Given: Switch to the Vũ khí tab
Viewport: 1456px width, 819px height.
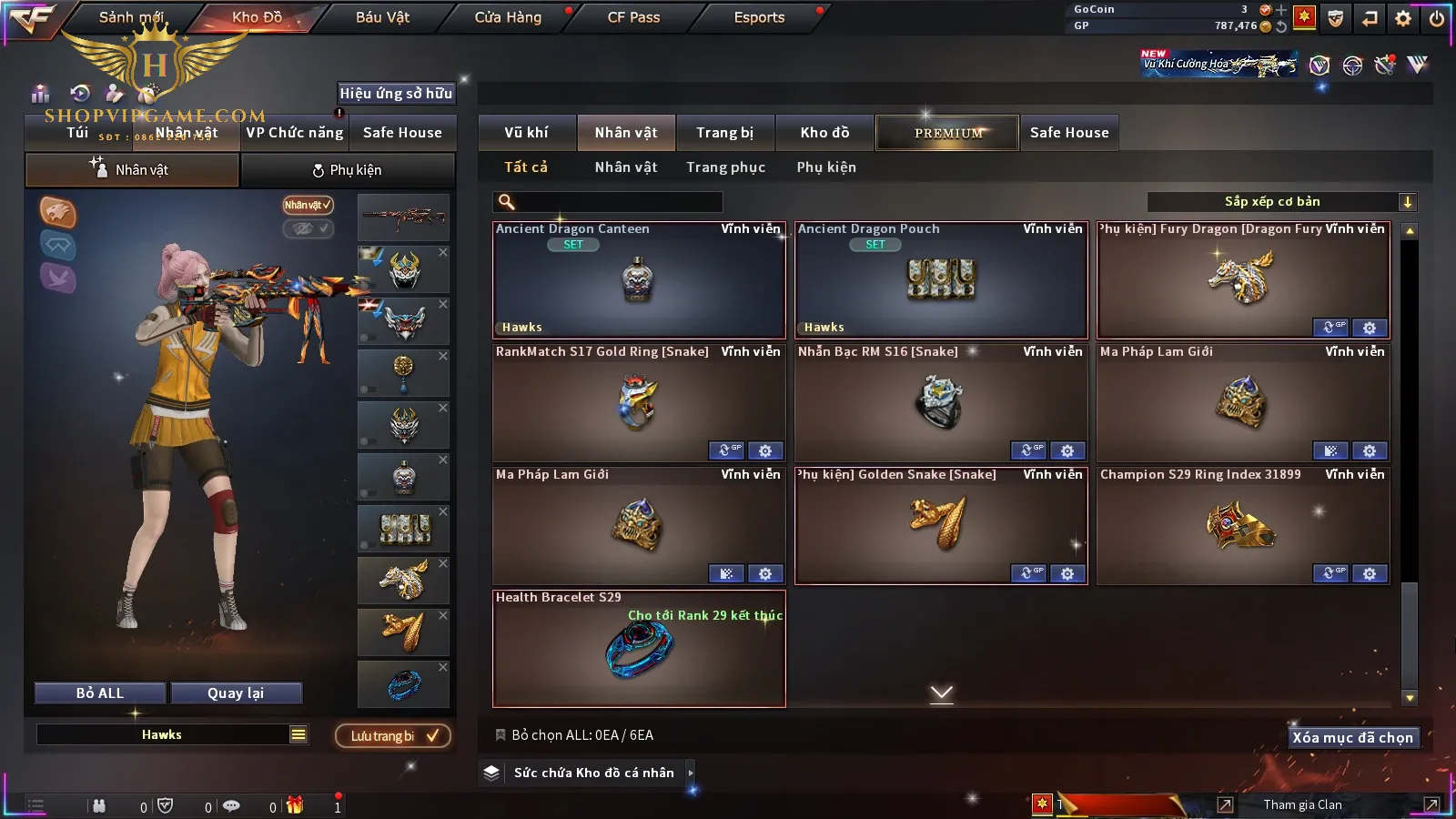Looking at the screenshot, I should pos(526,133).
